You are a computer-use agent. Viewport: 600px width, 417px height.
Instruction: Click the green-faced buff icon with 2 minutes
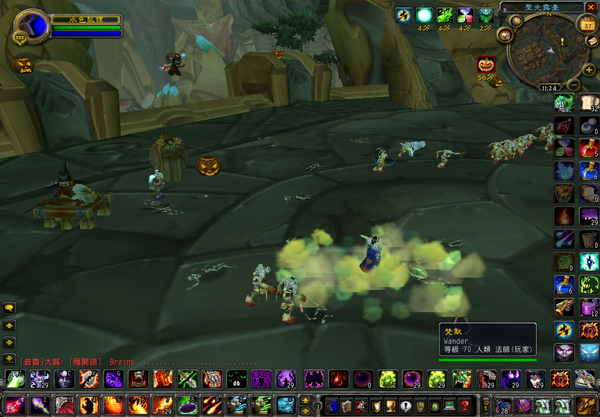click(487, 15)
